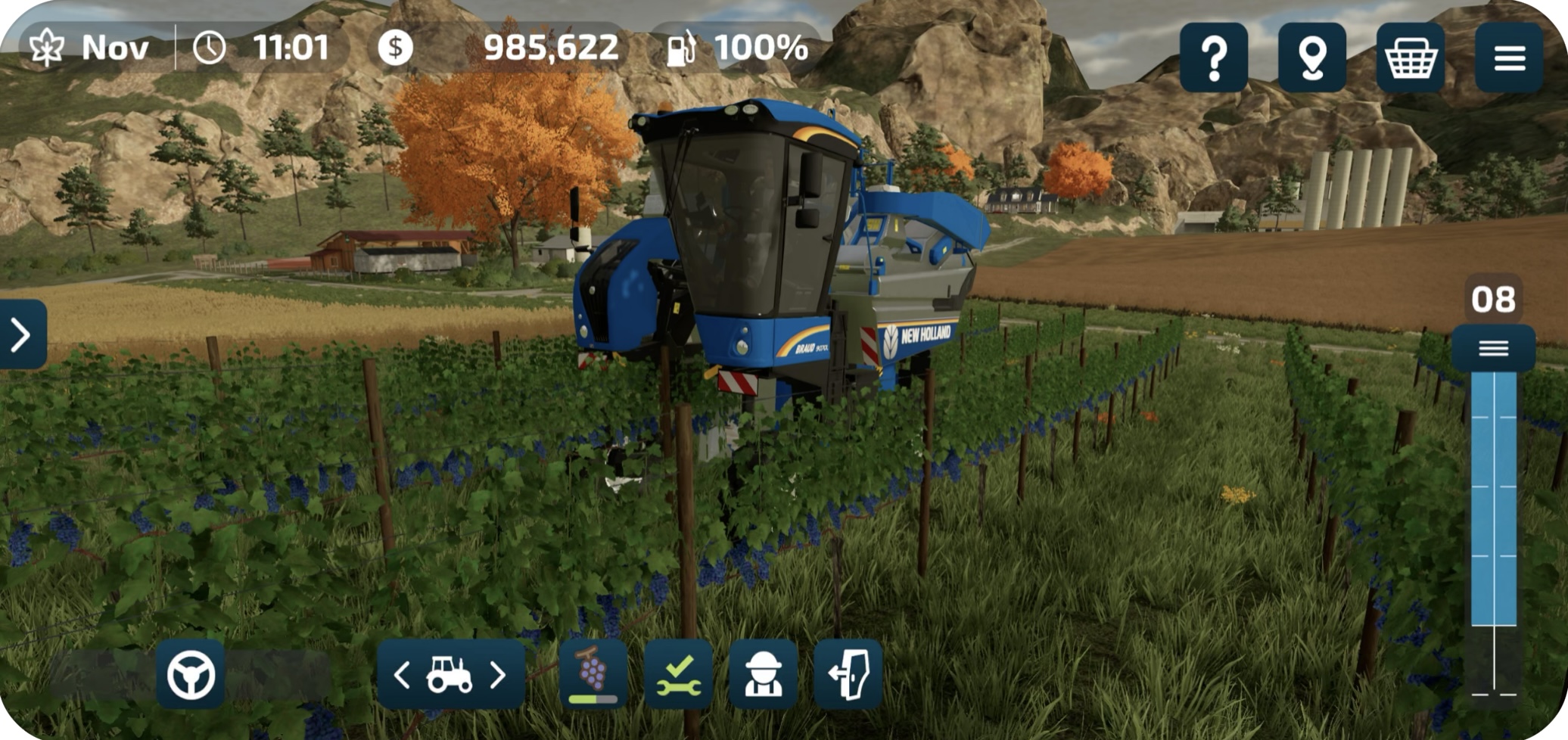Switch to the next vehicle
This screenshot has width=1568, height=740.
tap(498, 674)
